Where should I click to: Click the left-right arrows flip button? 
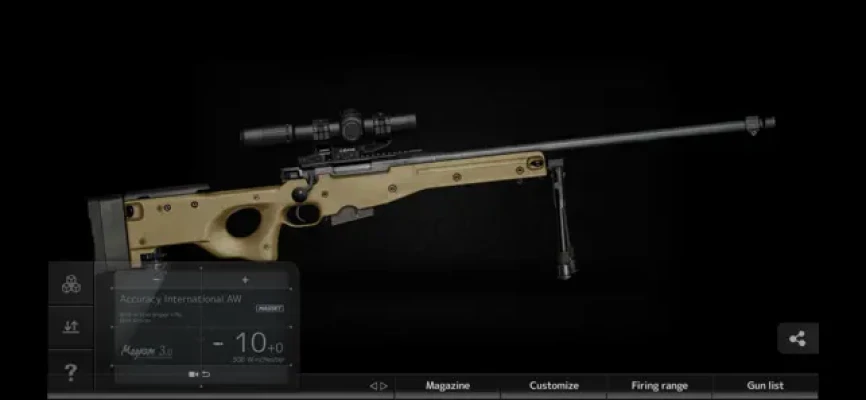[379, 385]
